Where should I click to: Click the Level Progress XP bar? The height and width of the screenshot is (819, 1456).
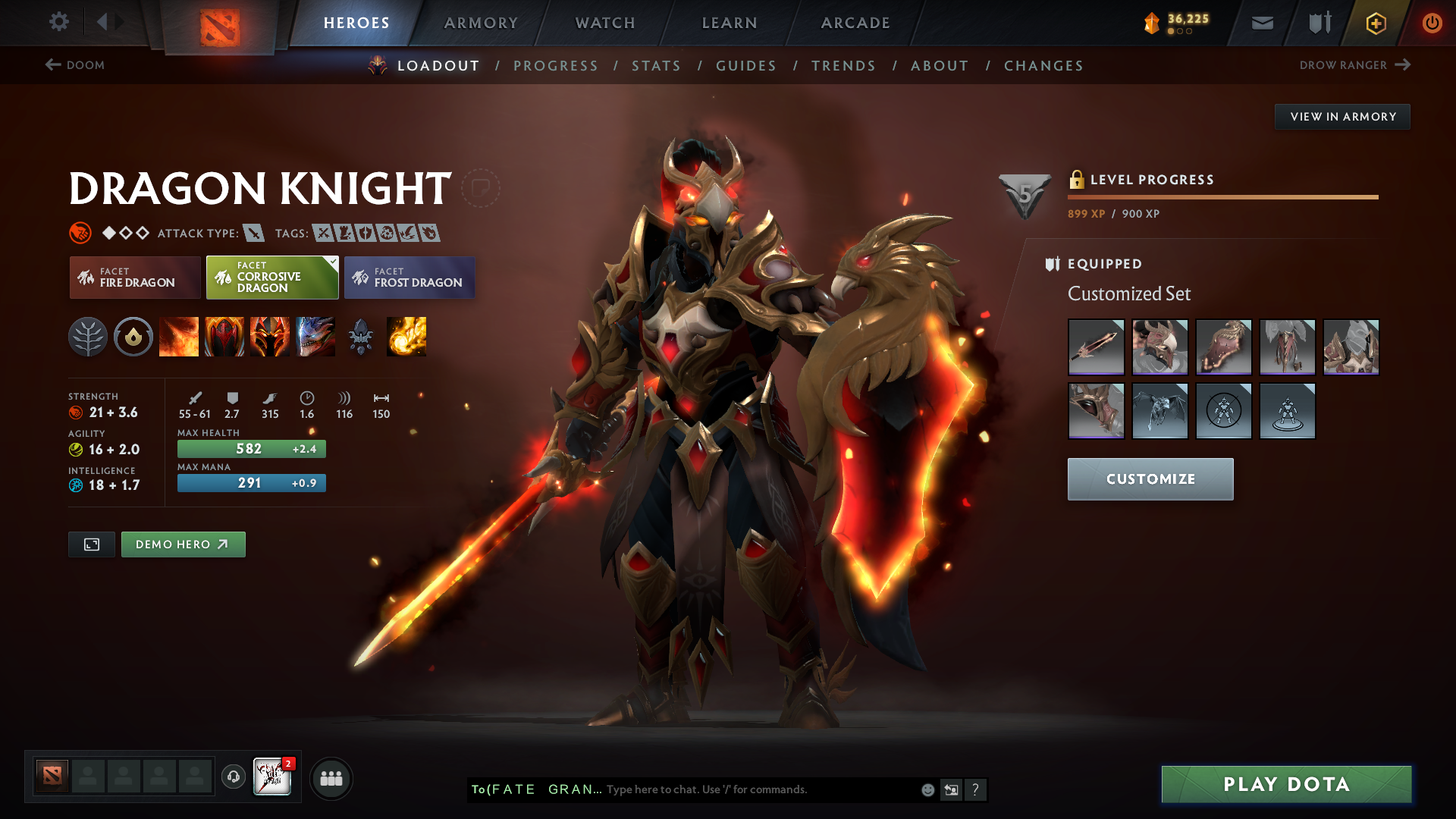[1222, 196]
